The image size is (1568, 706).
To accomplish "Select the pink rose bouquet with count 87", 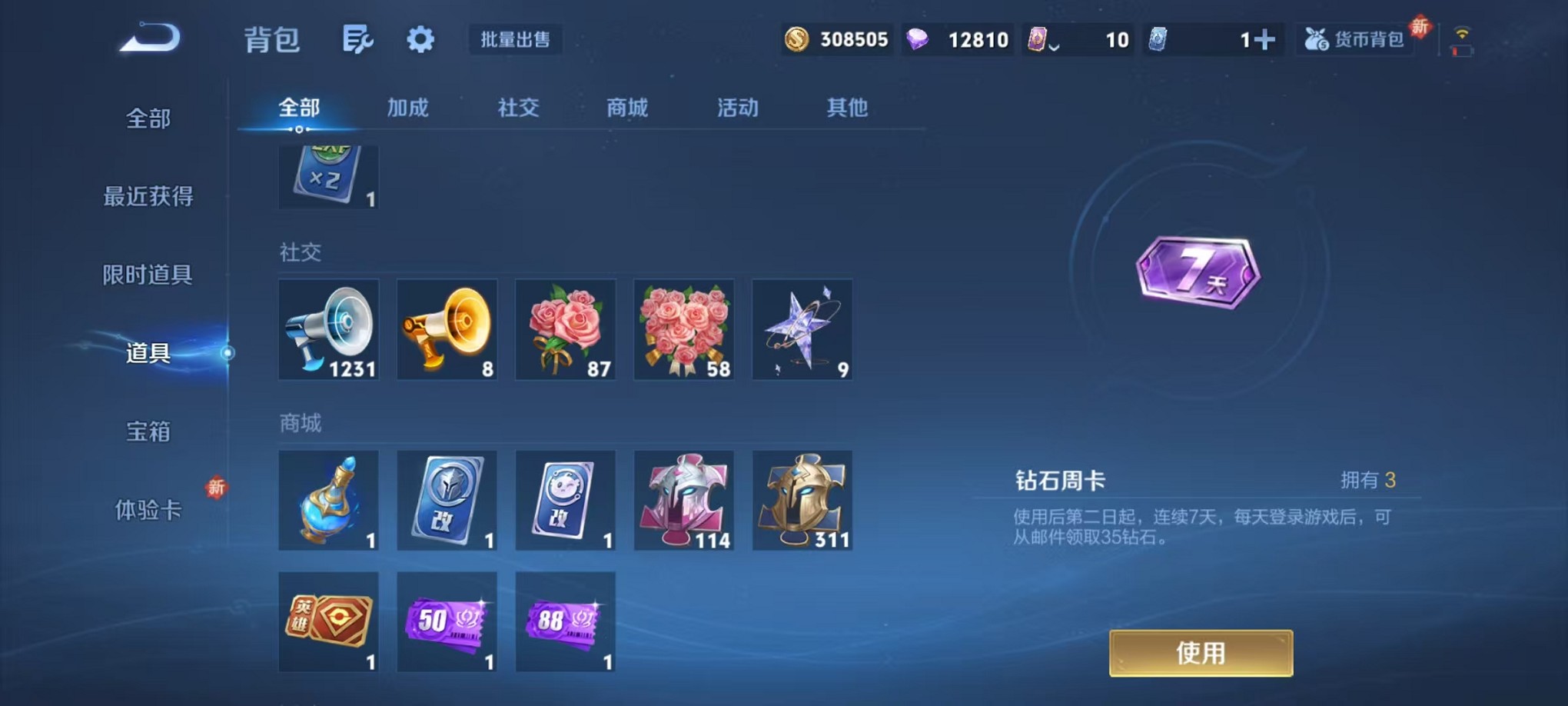I will tap(566, 329).
